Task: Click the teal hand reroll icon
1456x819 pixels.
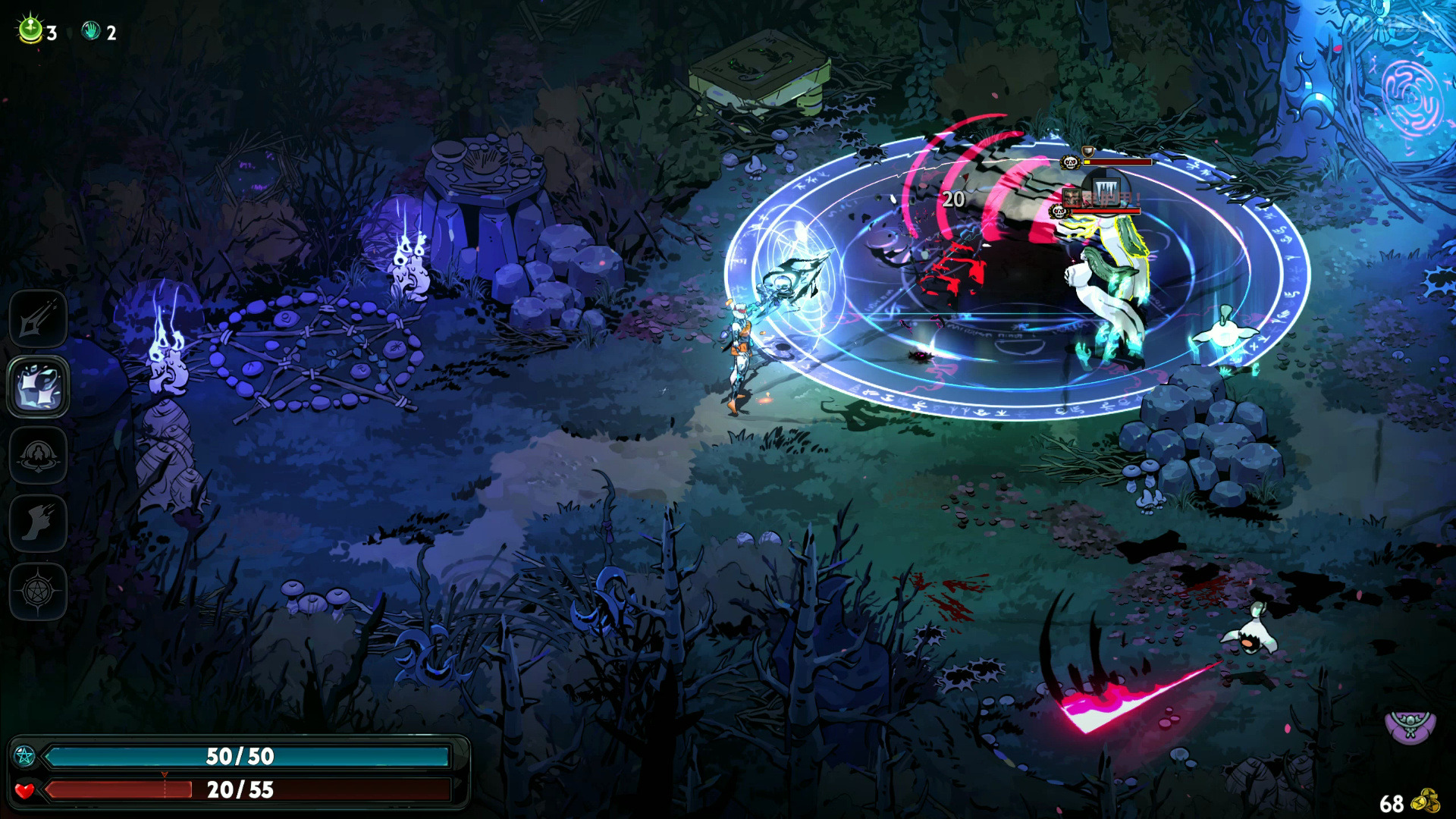Action: pyautogui.click(x=91, y=31)
